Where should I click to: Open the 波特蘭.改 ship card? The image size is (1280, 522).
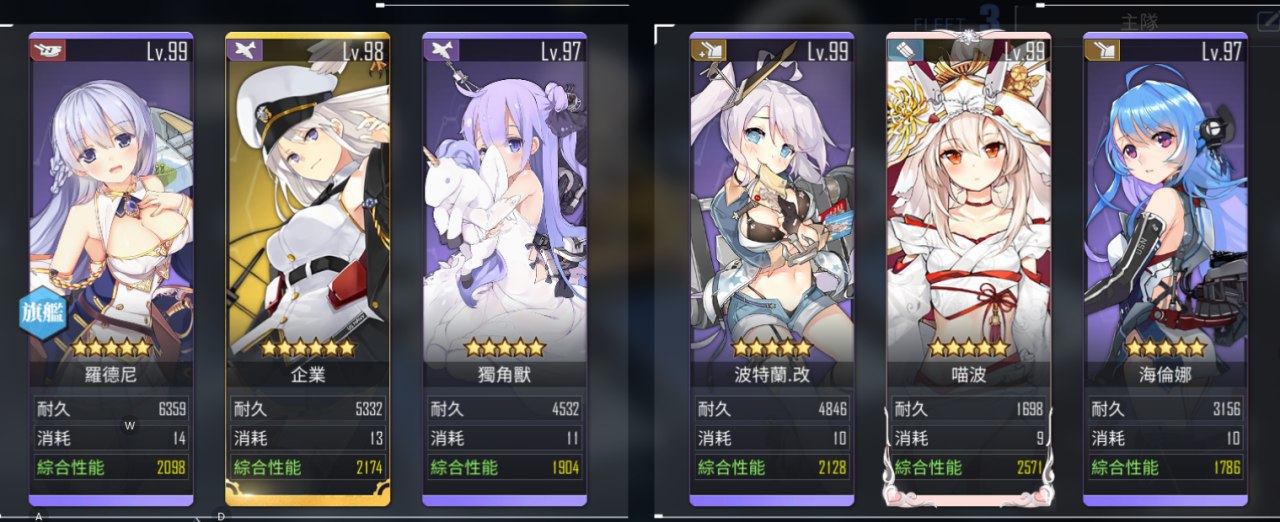point(771,230)
